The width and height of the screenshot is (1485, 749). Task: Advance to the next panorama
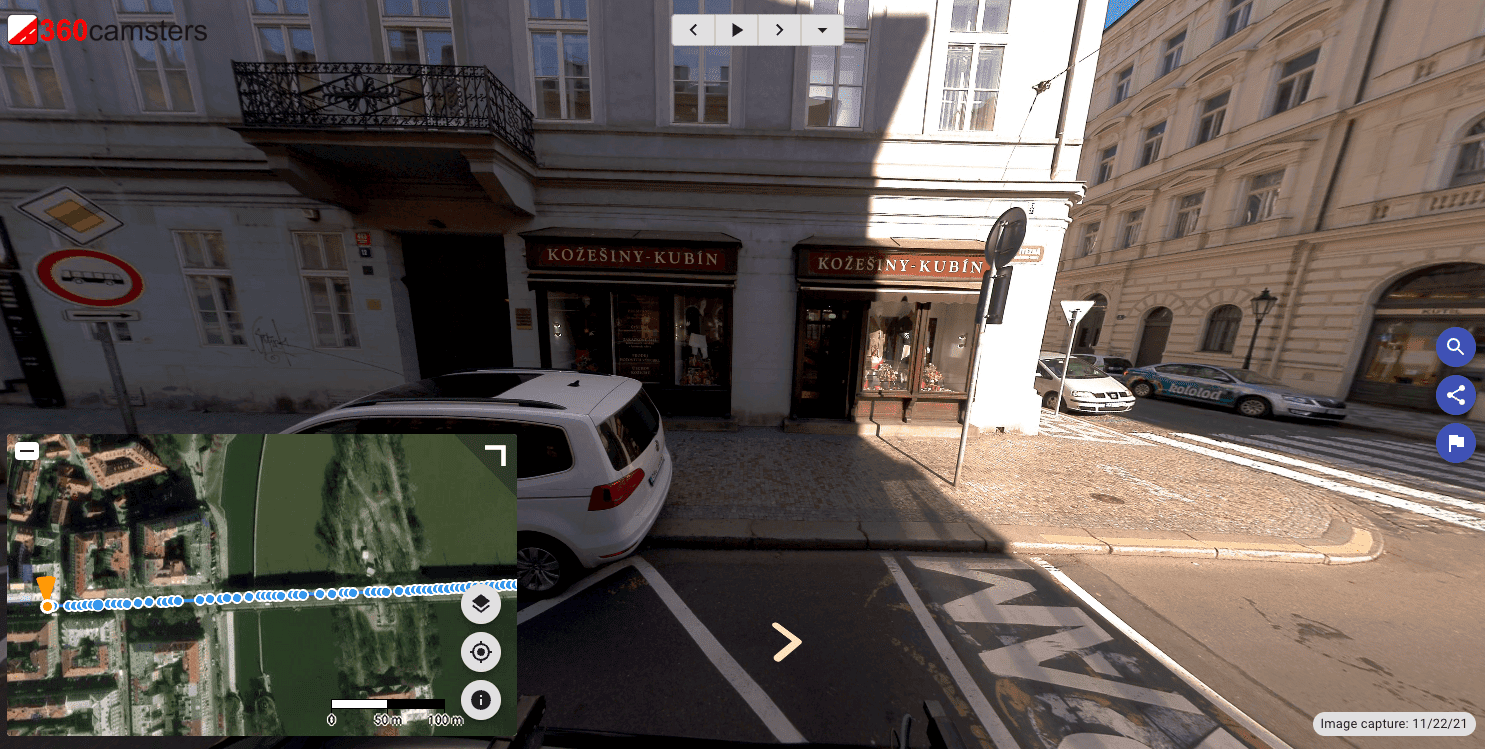click(780, 30)
